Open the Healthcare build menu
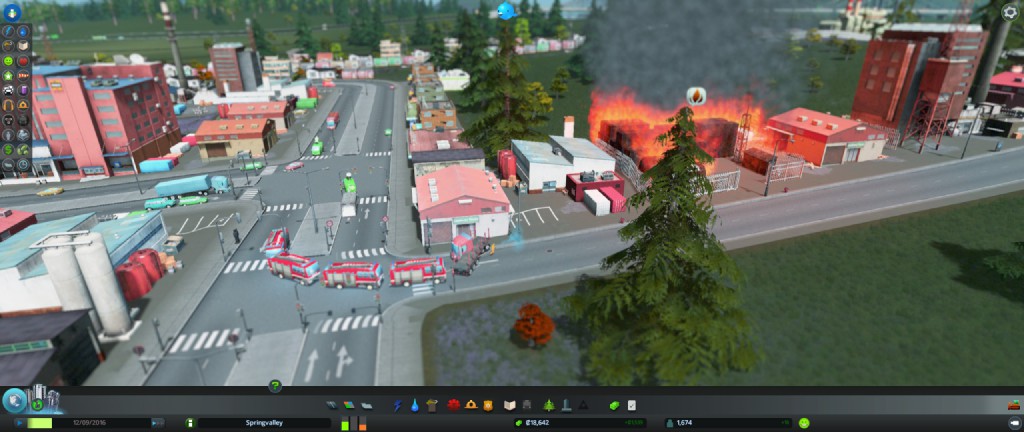This screenshot has height=432, width=1024. [454, 405]
